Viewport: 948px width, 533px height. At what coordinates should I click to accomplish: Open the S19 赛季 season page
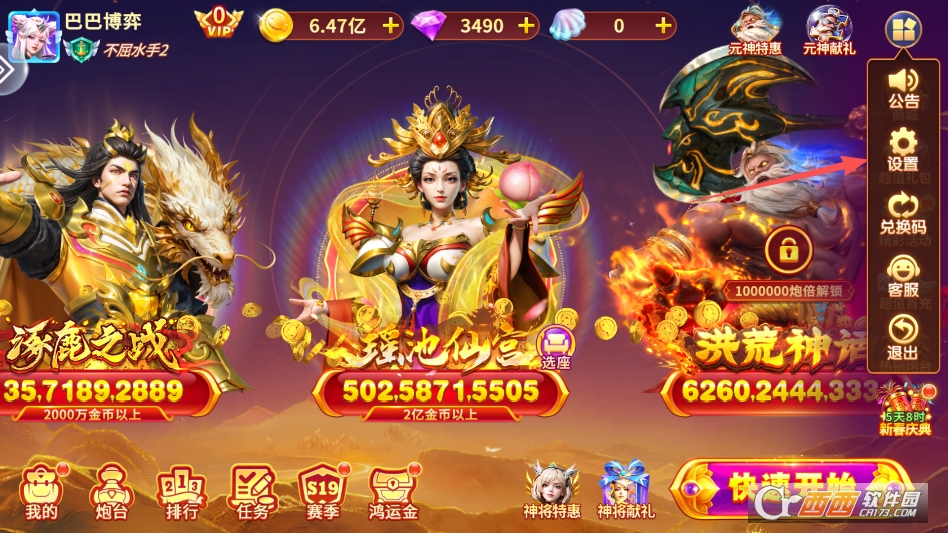[x=321, y=492]
